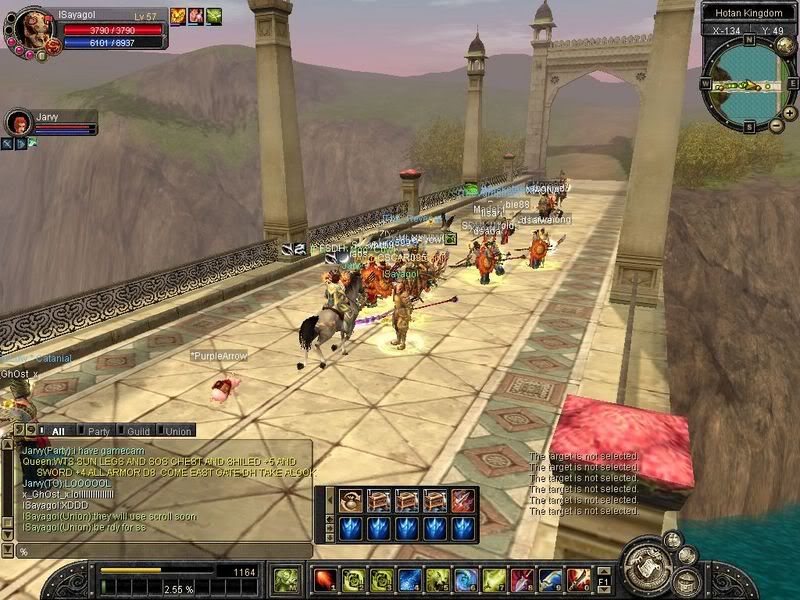The height and width of the screenshot is (600, 800).
Task: Show the All chat tab
Action: (56, 431)
